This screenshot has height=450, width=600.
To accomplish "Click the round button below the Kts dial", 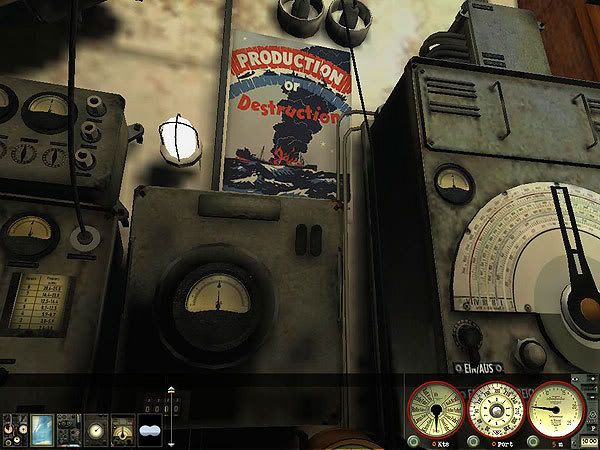I will click(412, 441).
